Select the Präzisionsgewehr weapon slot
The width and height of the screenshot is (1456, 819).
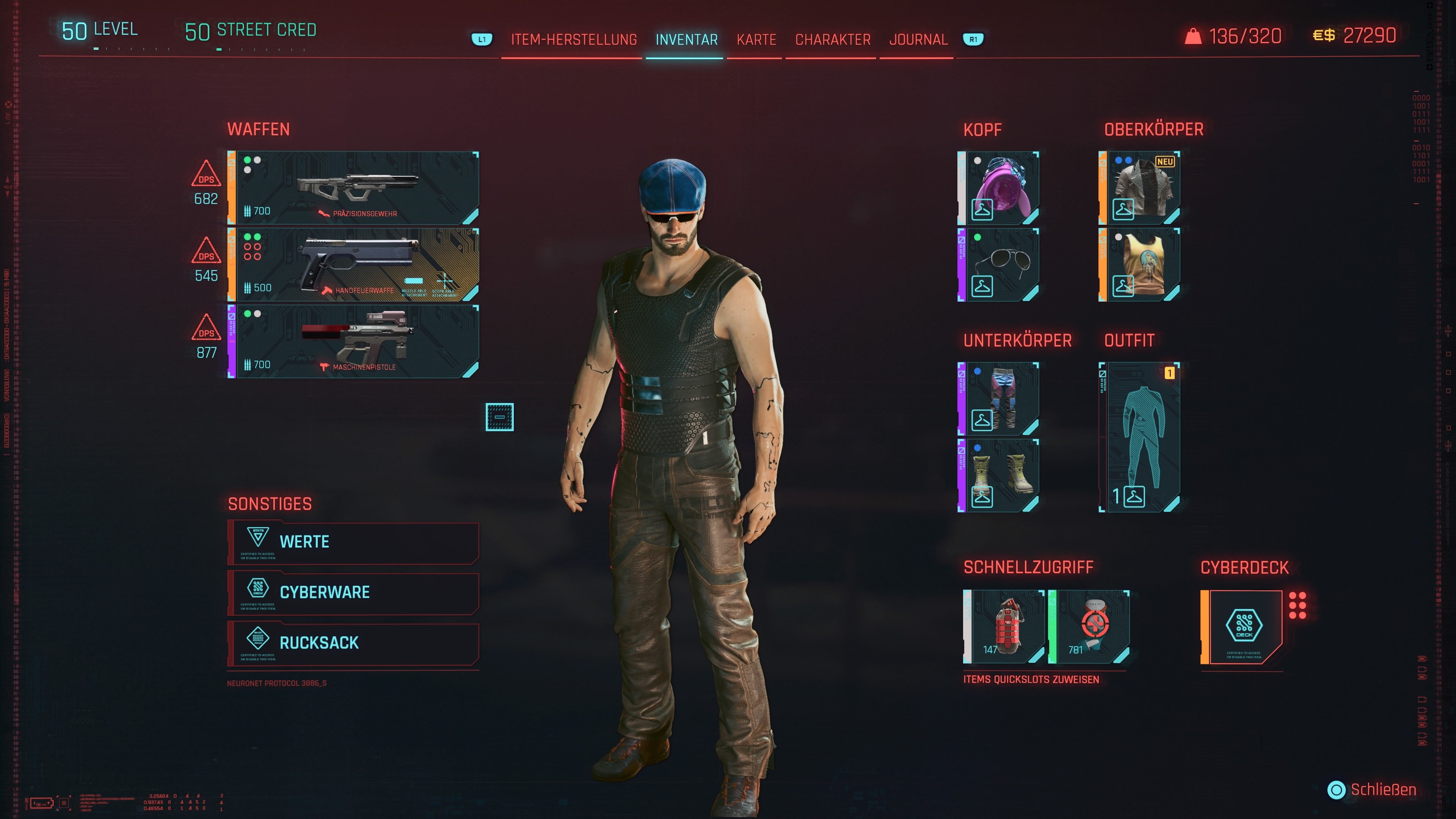(356, 187)
